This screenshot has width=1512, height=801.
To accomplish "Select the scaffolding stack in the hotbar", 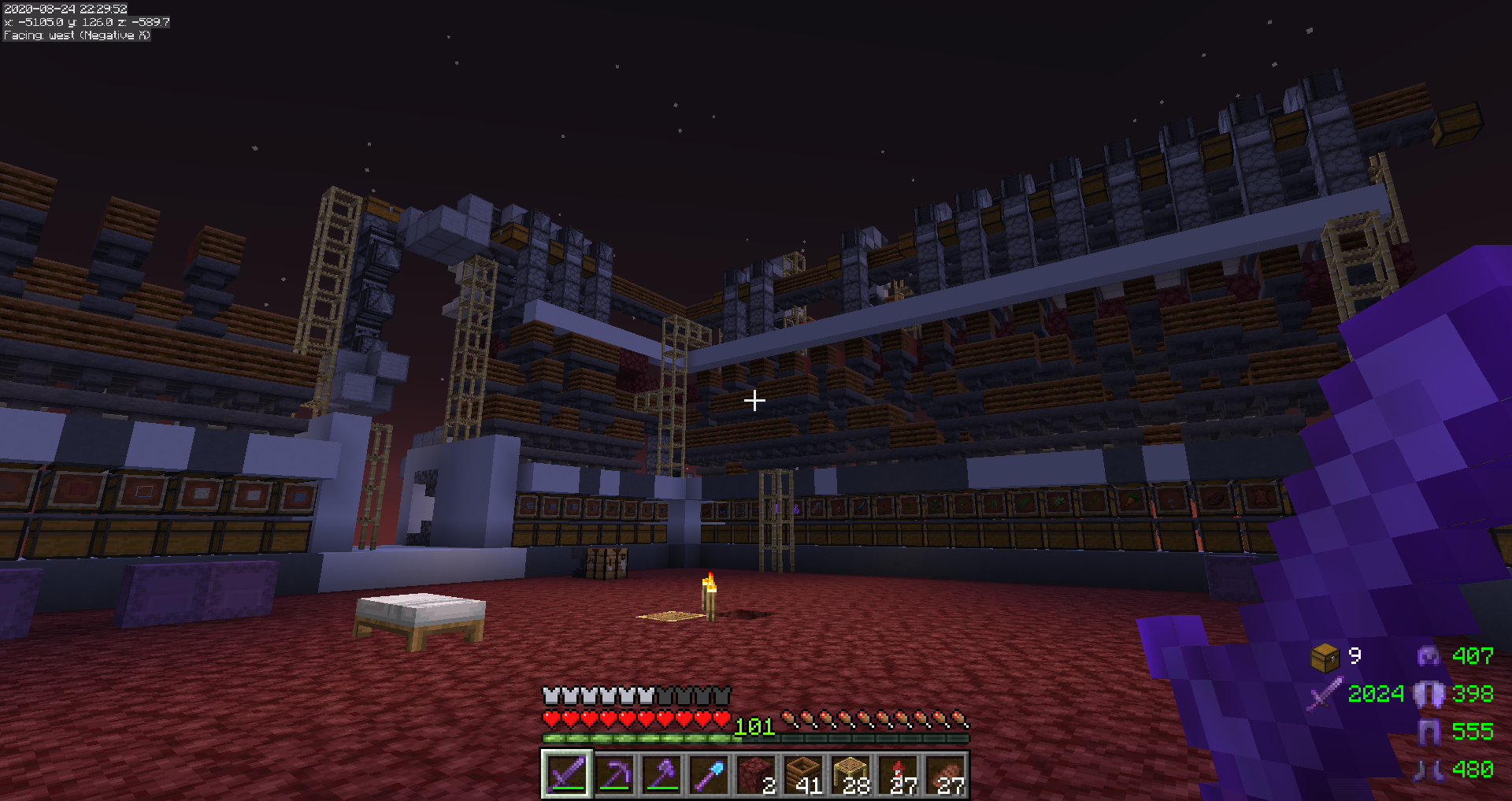I will pyautogui.click(x=850, y=774).
